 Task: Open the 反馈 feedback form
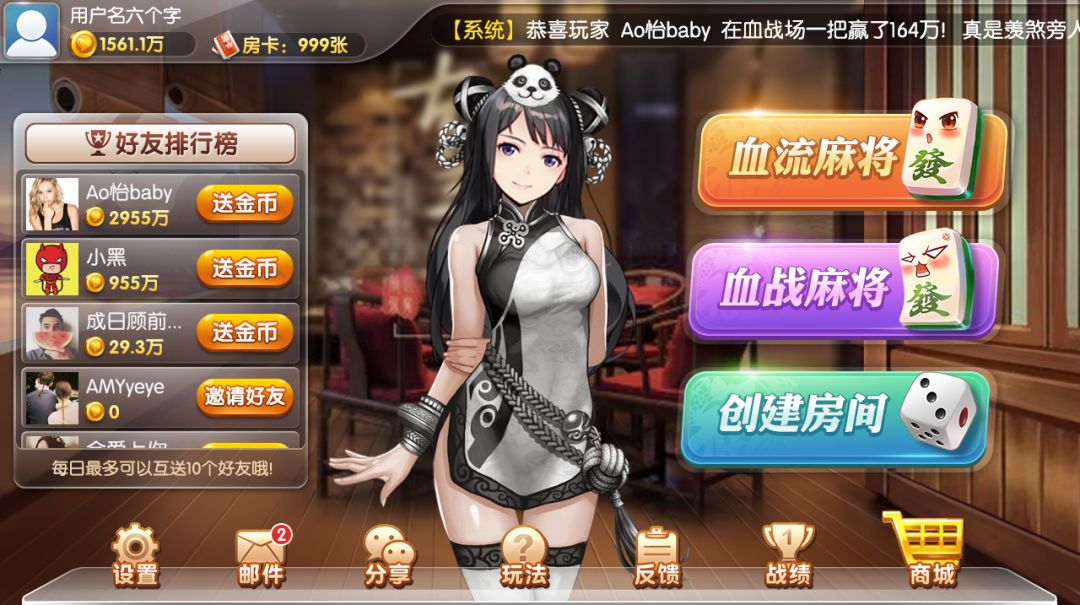[x=657, y=555]
